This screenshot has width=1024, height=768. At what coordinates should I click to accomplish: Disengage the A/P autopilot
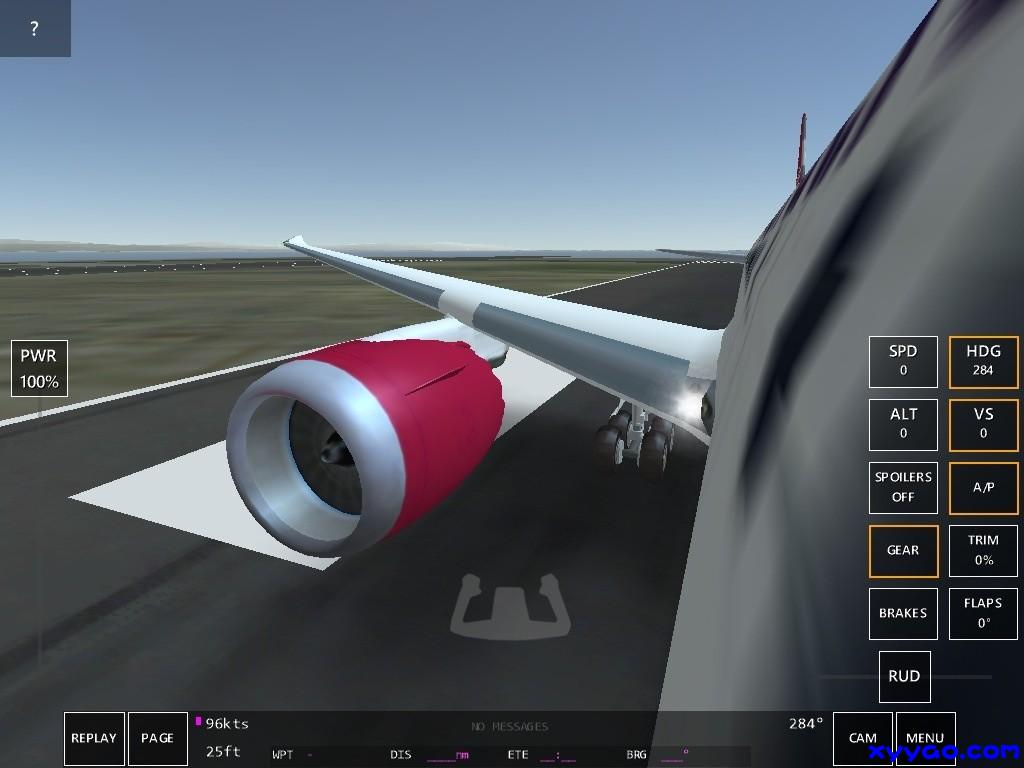coord(983,487)
